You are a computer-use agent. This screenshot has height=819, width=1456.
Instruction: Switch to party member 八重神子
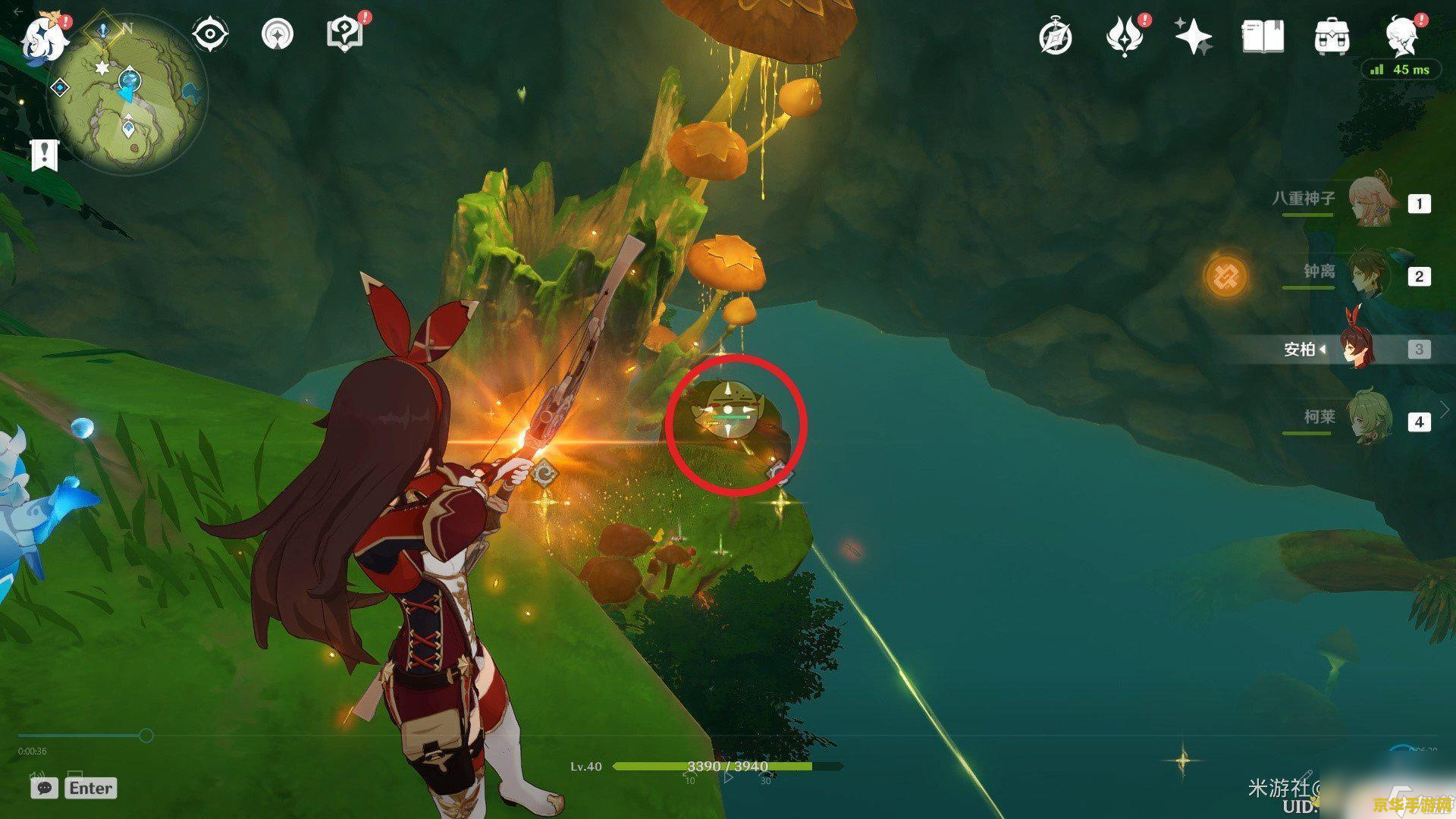(1373, 202)
